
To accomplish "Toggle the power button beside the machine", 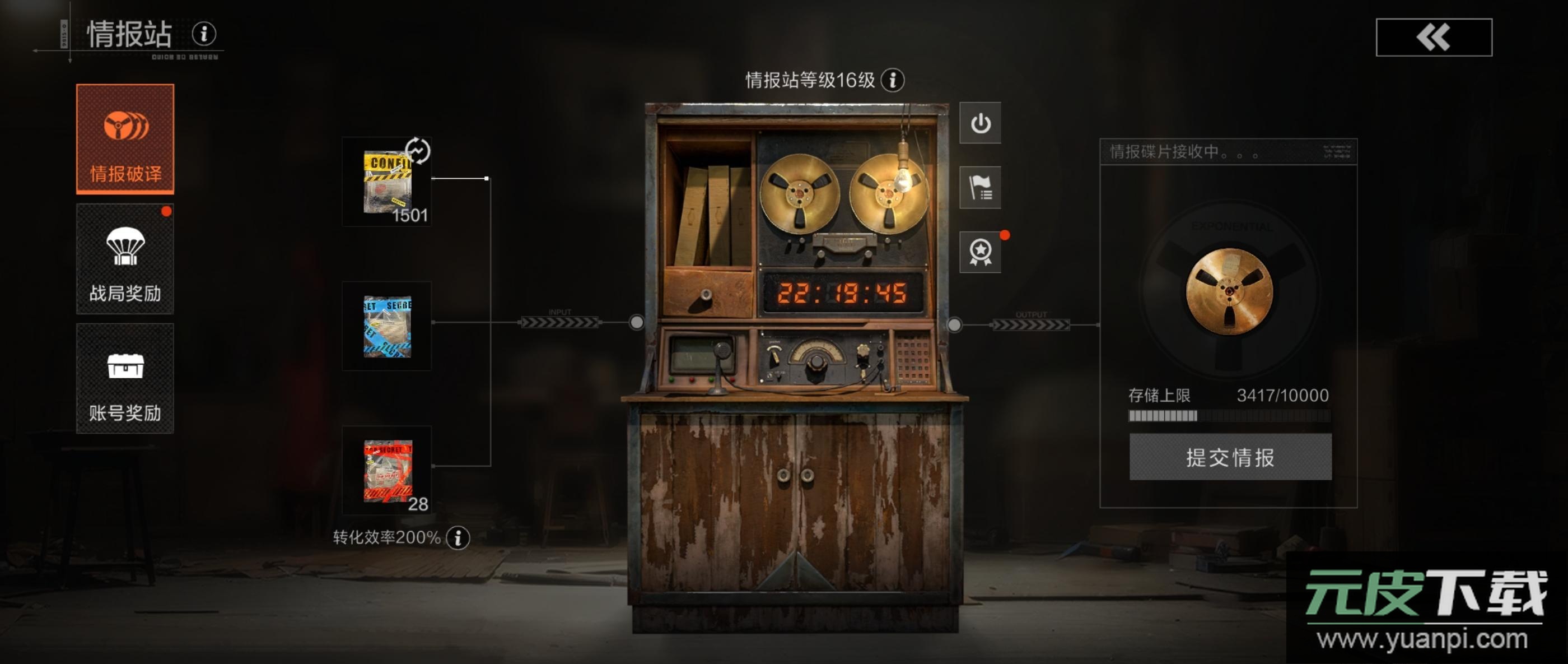I will 980,123.
